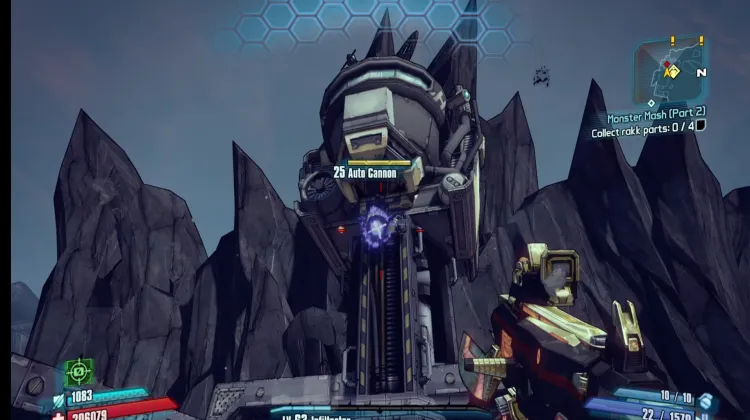This screenshot has width=750, height=420.
Task: Click the rakk parts objective checkbox
Action: (x=700, y=126)
